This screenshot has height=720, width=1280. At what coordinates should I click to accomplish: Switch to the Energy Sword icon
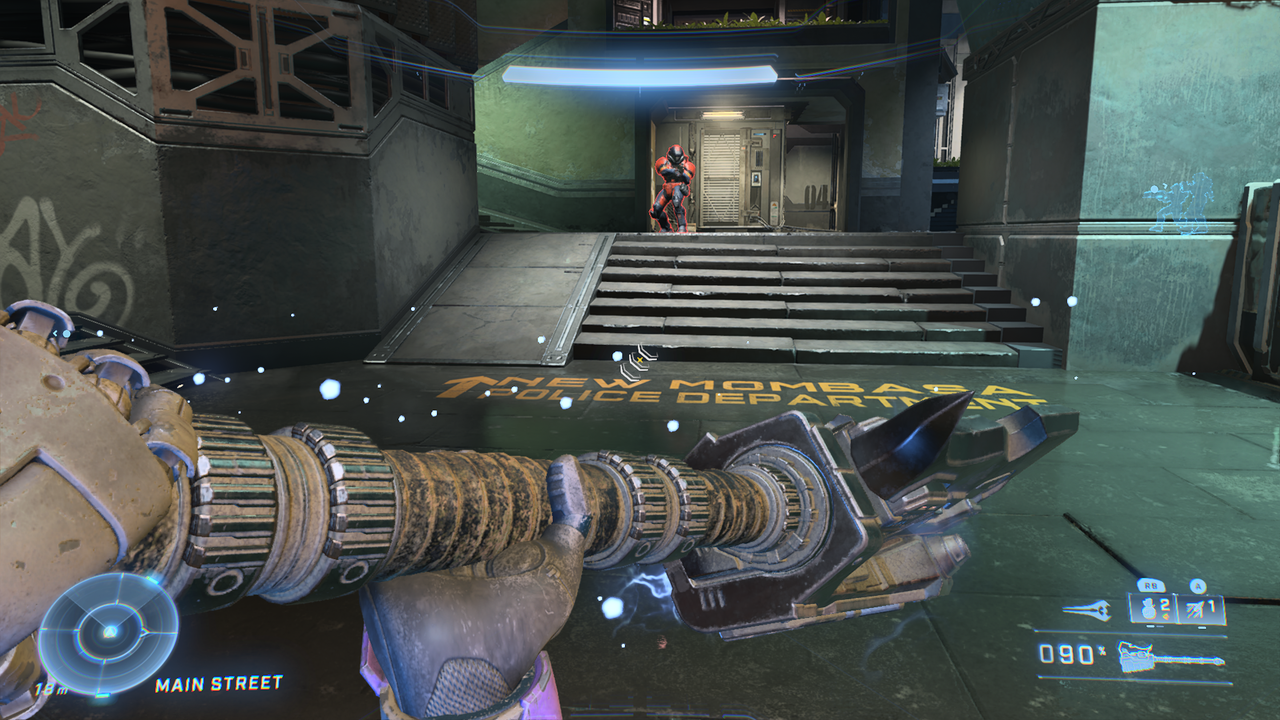pyautogui.click(x=1086, y=610)
